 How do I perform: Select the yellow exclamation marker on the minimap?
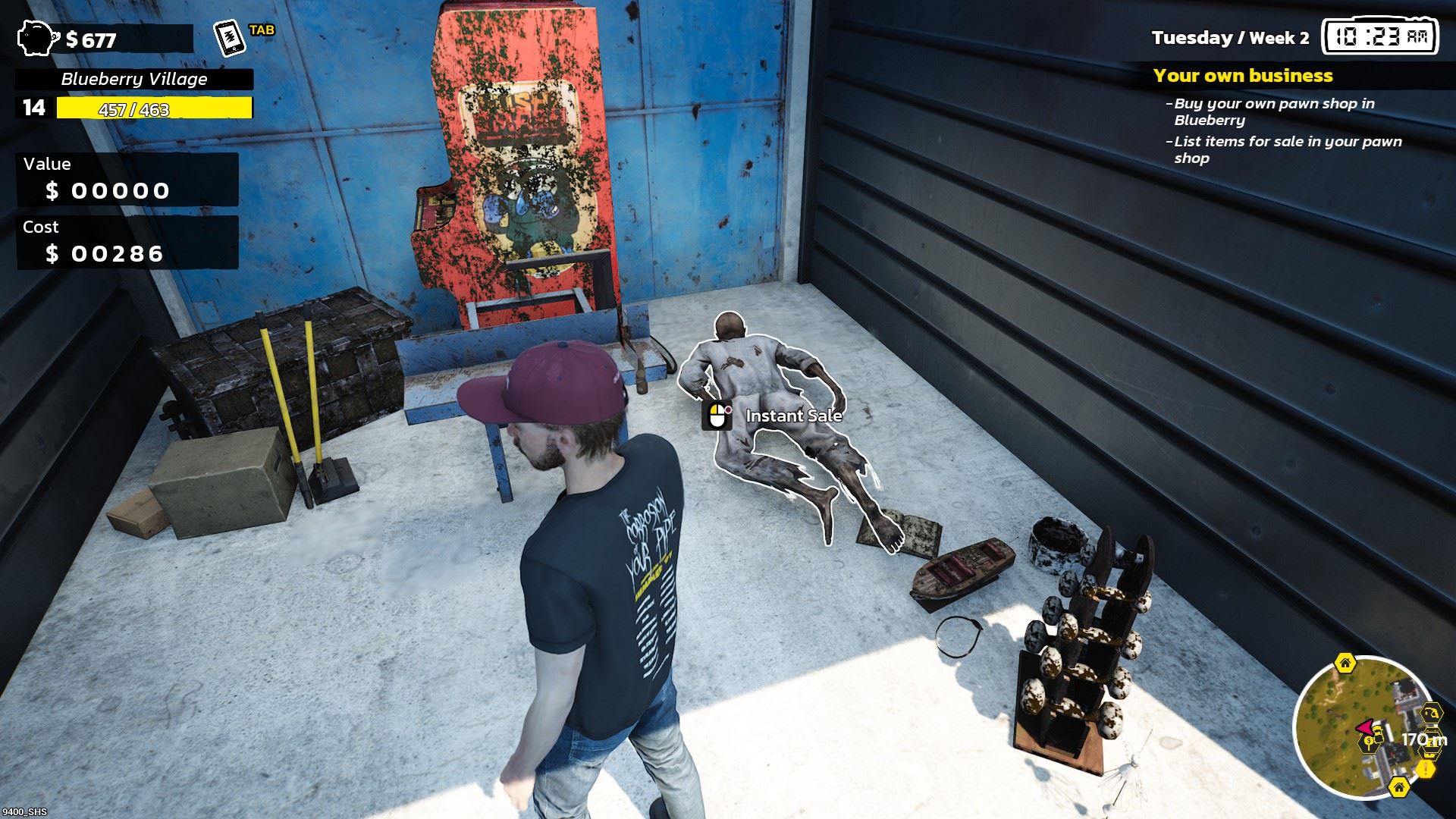(1426, 769)
